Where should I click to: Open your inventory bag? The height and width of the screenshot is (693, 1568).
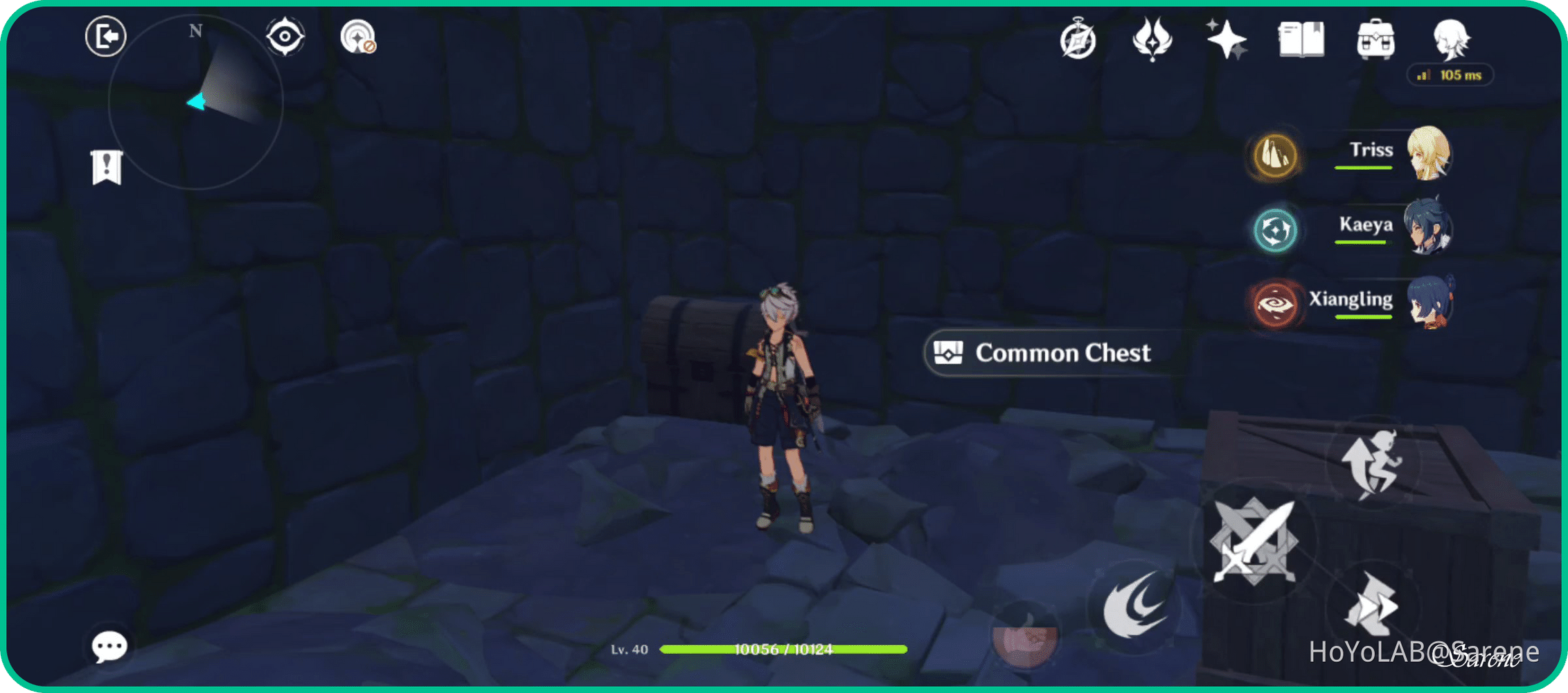tap(1378, 40)
